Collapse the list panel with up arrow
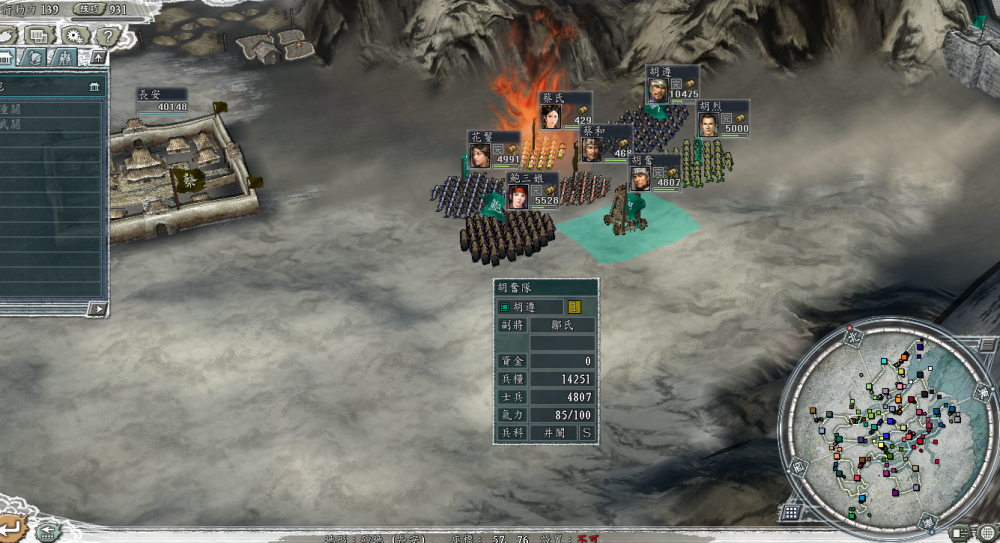Viewport: 1000px width, 543px height. point(97,58)
